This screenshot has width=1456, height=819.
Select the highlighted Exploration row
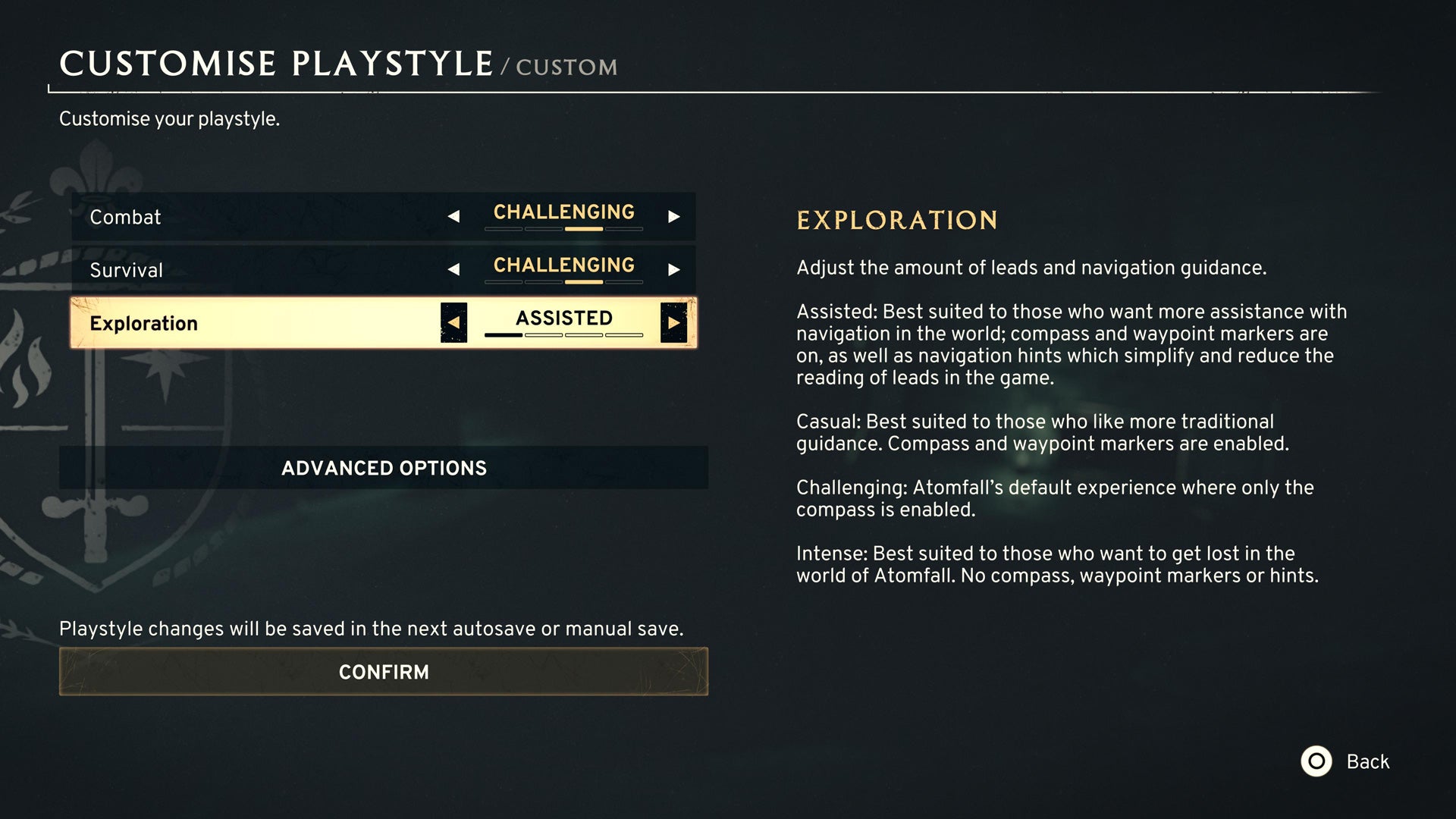point(227,323)
